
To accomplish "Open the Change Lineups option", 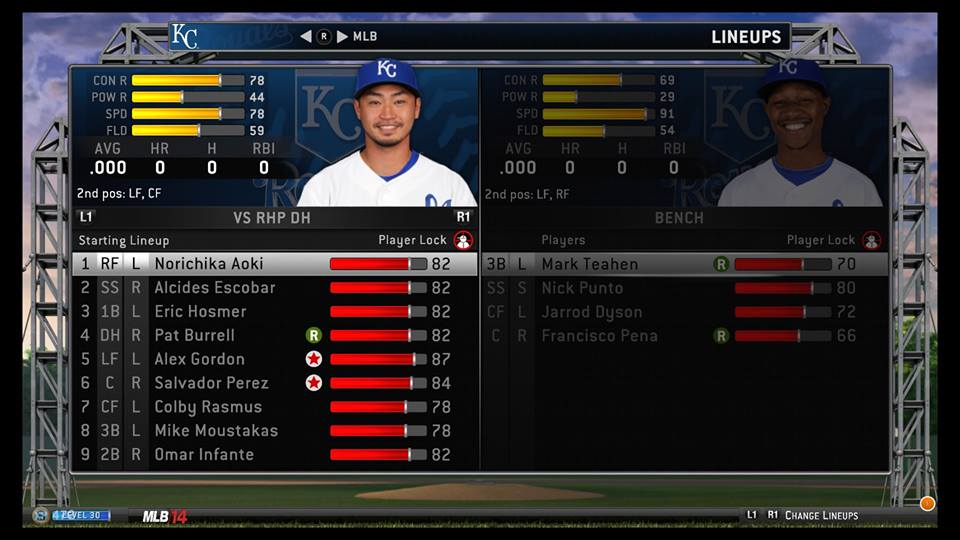I will 821,515.
